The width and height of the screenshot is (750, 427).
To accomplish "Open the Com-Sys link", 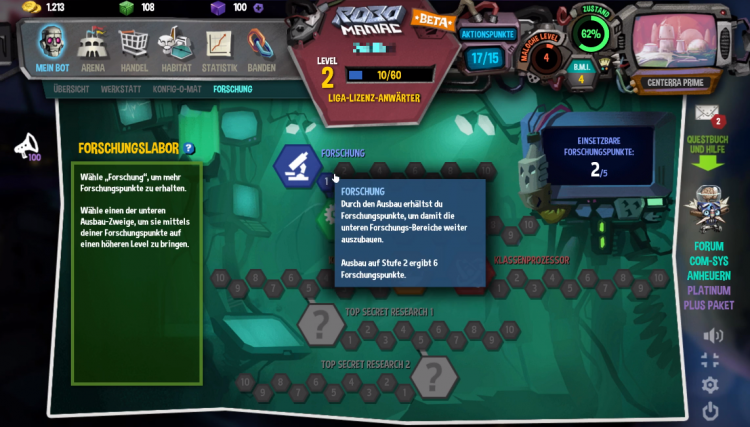I will tap(709, 261).
